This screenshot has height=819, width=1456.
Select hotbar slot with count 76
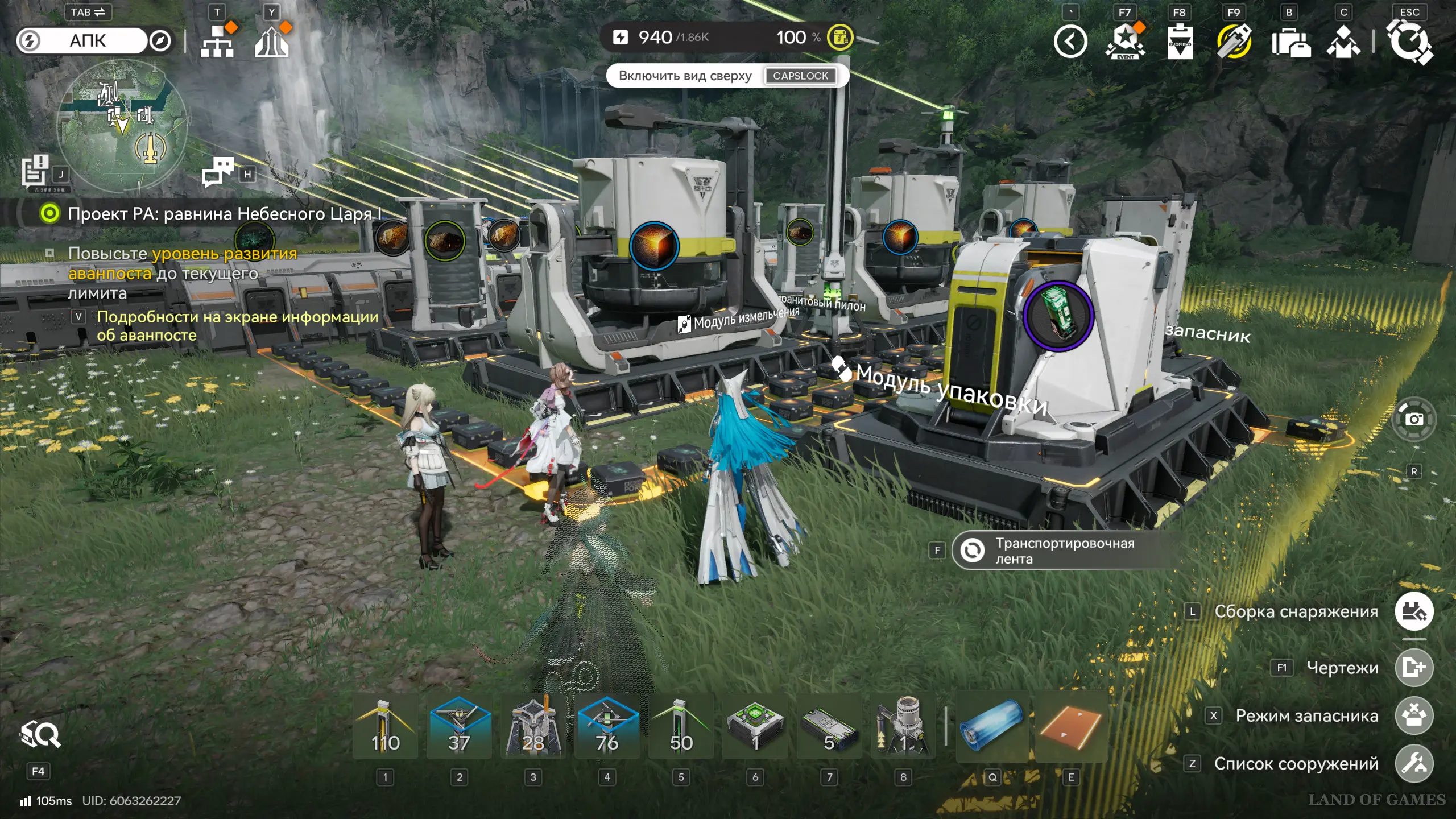tap(607, 727)
